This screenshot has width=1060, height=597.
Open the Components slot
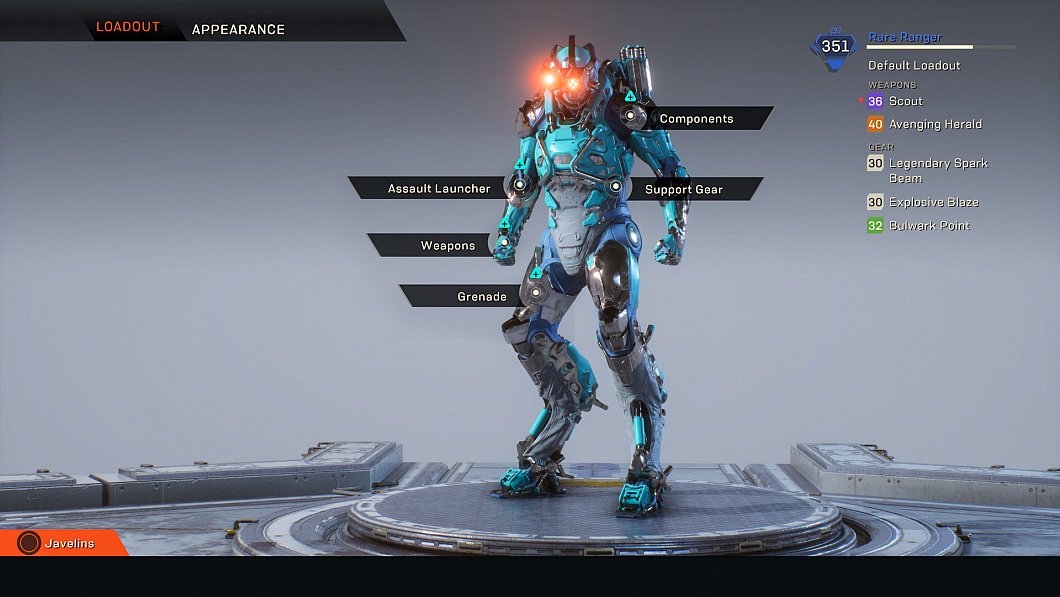pyautogui.click(x=697, y=119)
